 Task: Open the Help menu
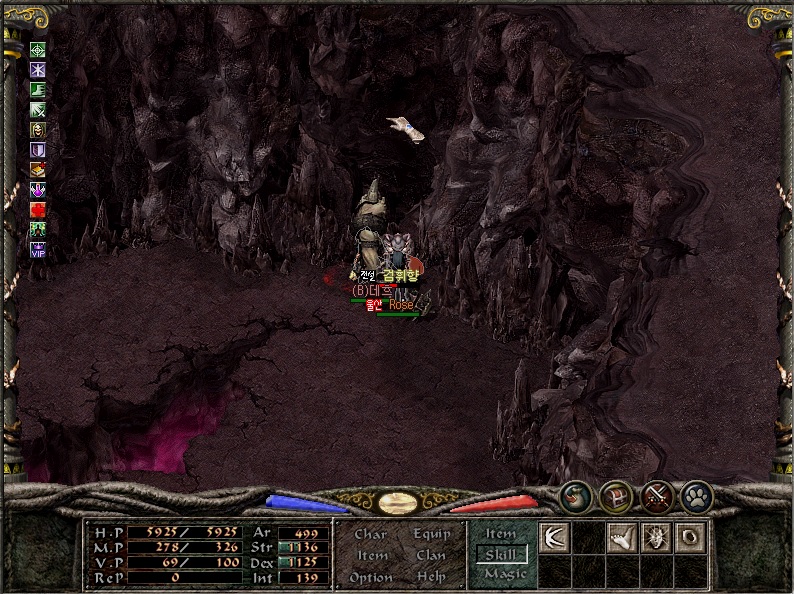pyautogui.click(x=430, y=577)
